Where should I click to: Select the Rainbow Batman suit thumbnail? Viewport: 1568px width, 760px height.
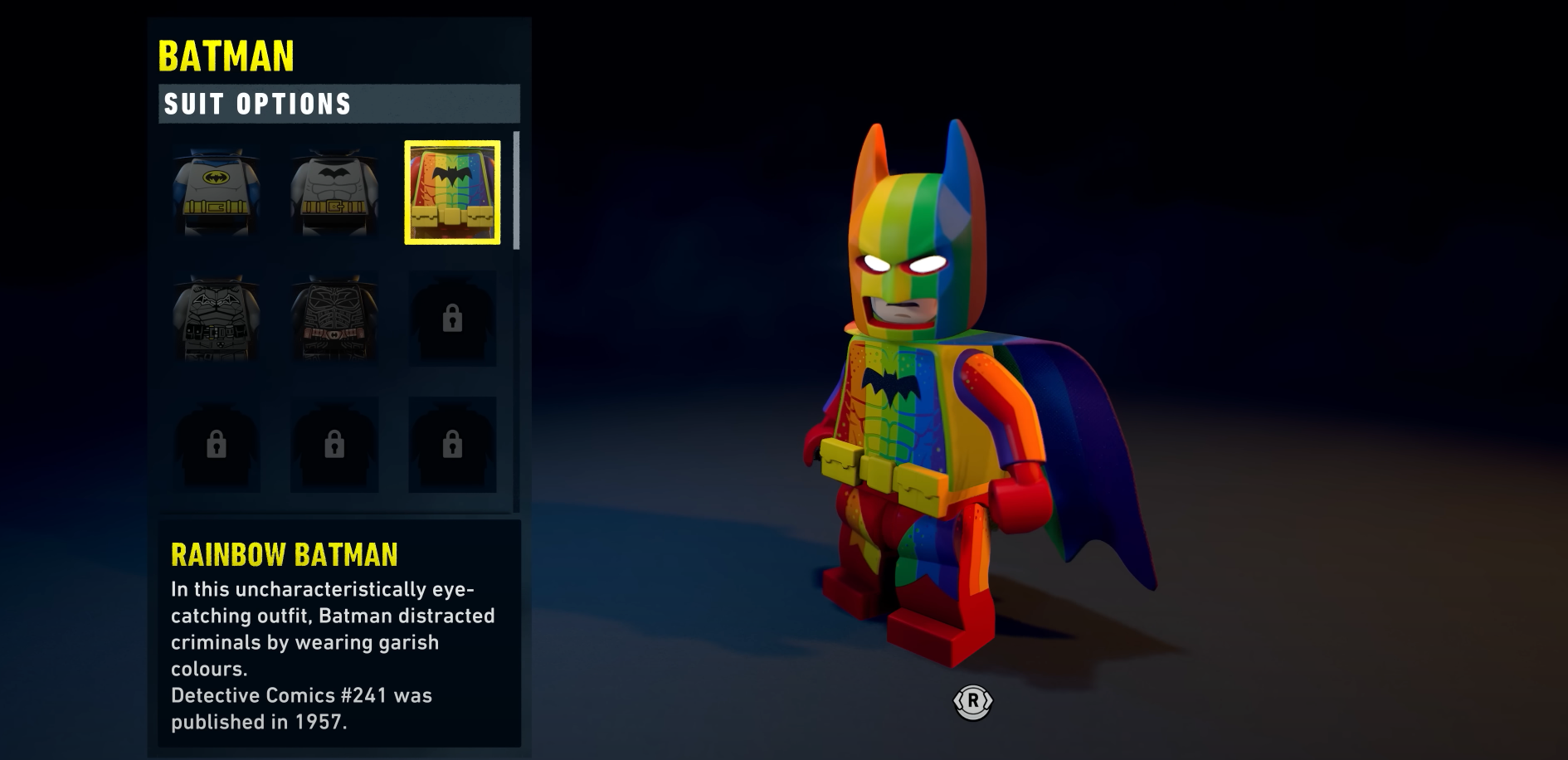450,192
